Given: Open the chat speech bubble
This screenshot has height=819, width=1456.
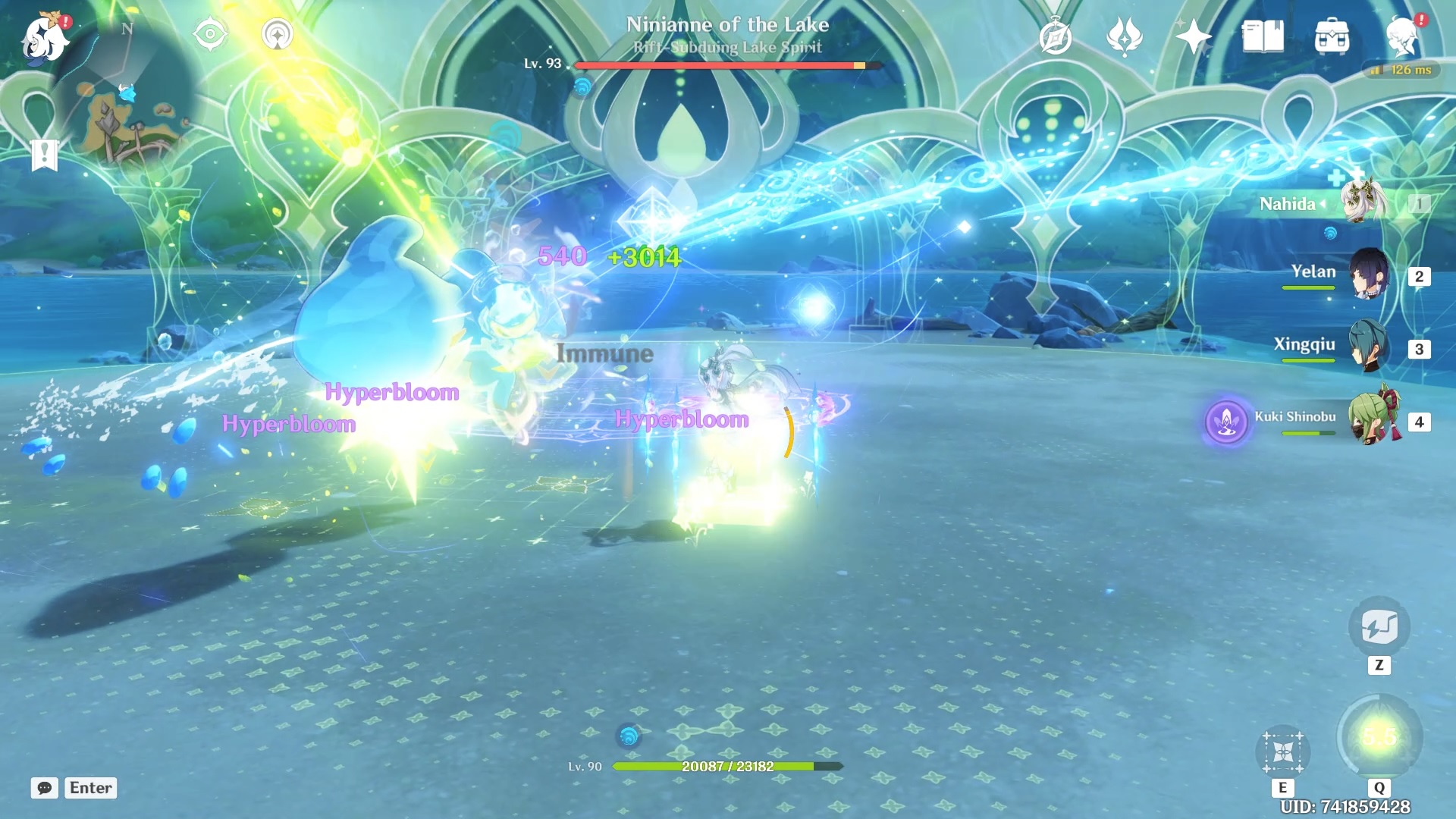Looking at the screenshot, I should (x=44, y=788).
